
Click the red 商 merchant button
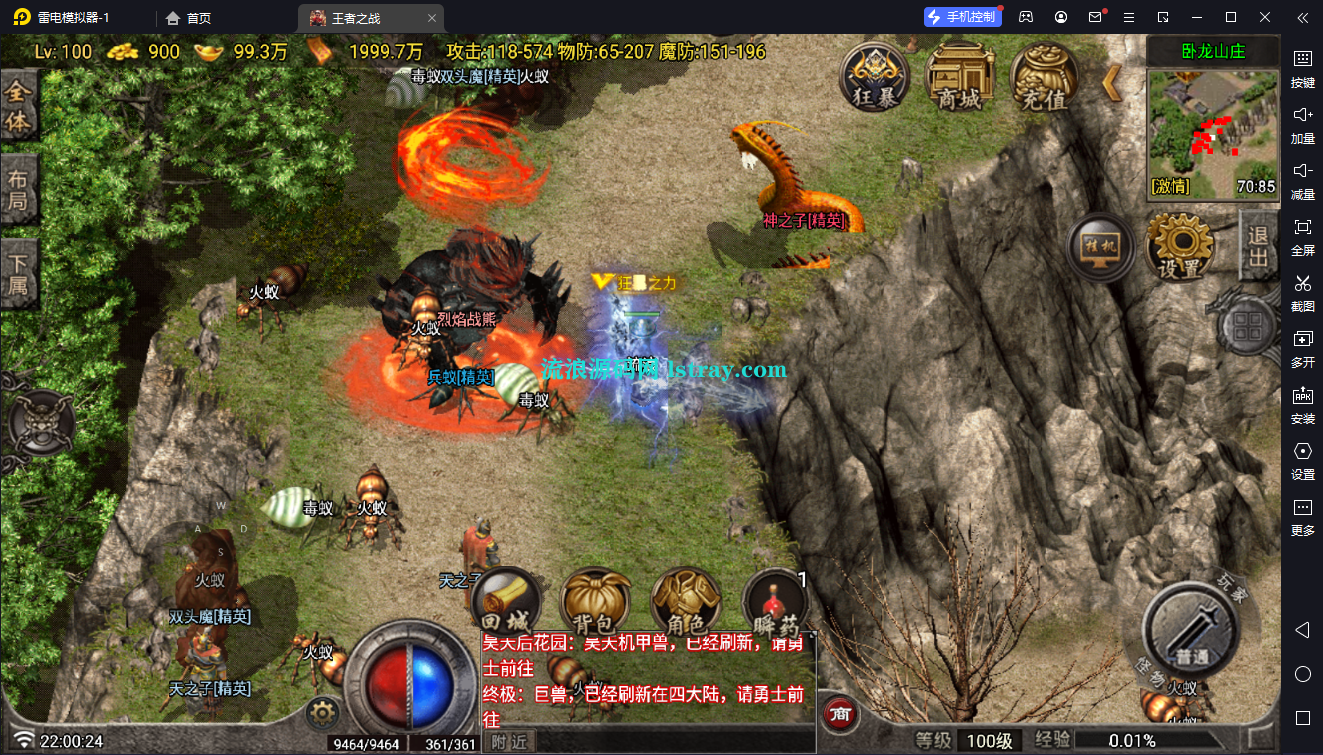pyautogui.click(x=841, y=714)
